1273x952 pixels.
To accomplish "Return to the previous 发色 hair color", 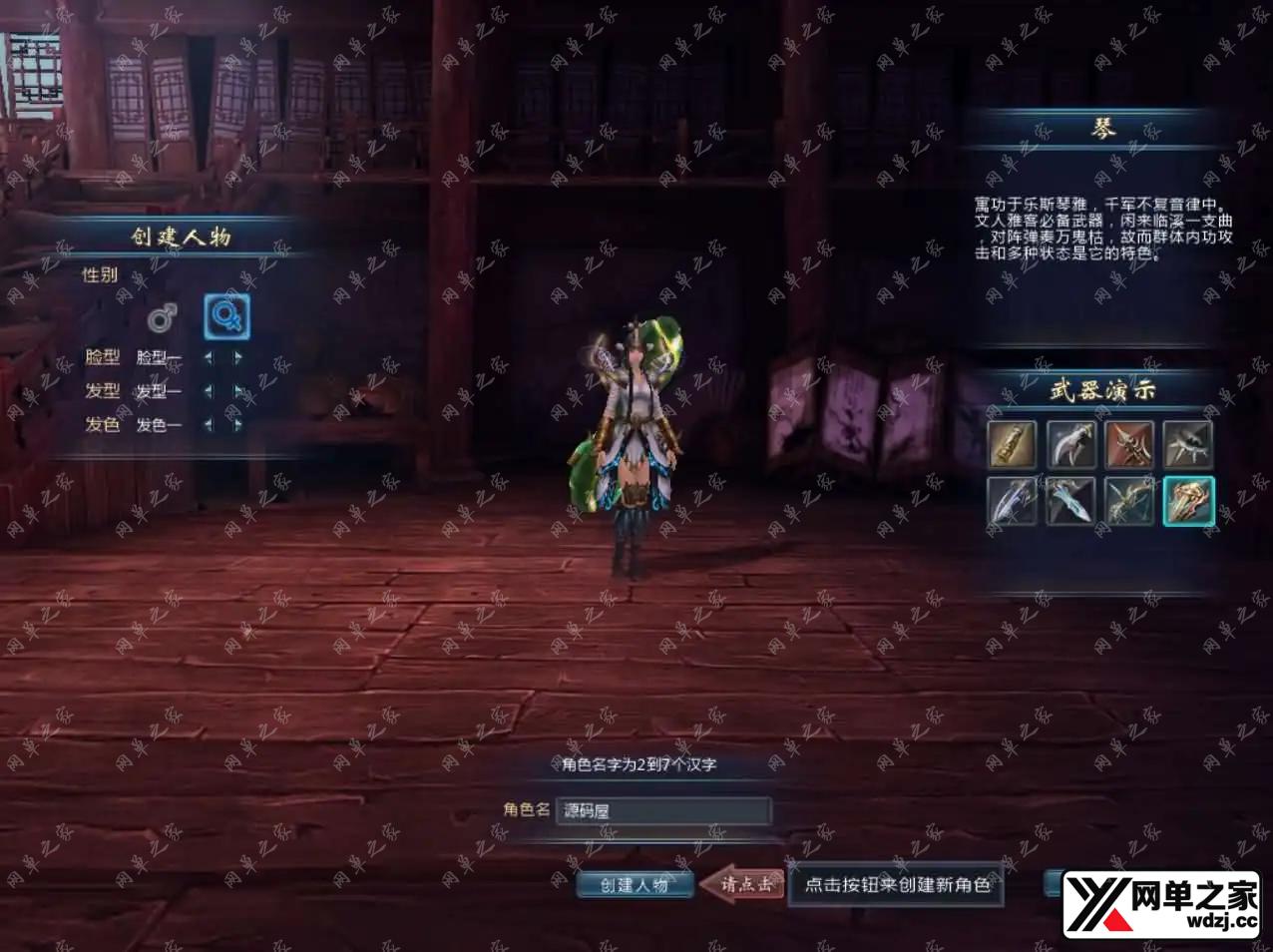I will click(209, 425).
